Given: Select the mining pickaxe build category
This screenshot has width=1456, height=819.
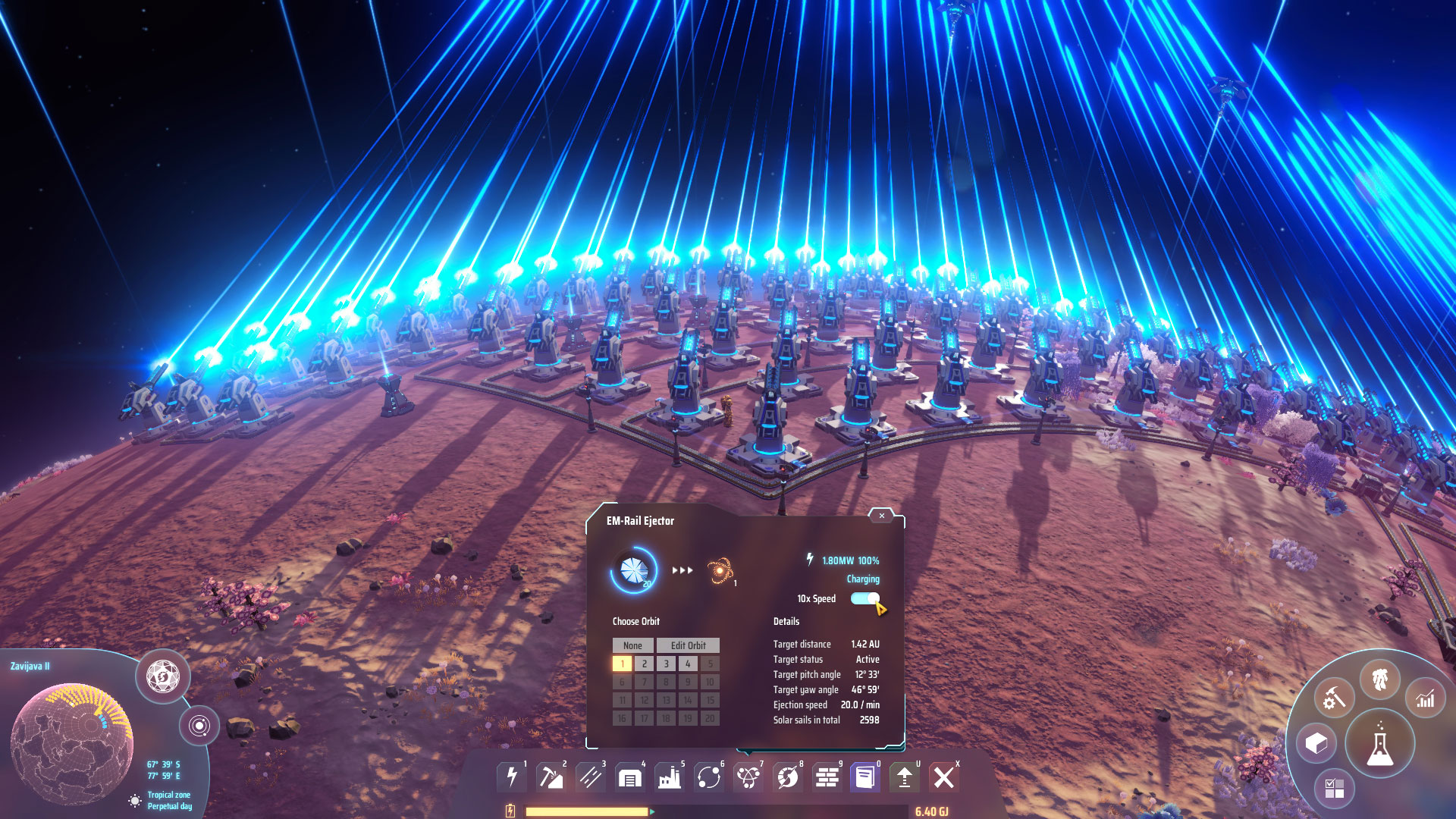Looking at the screenshot, I should 551,777.
